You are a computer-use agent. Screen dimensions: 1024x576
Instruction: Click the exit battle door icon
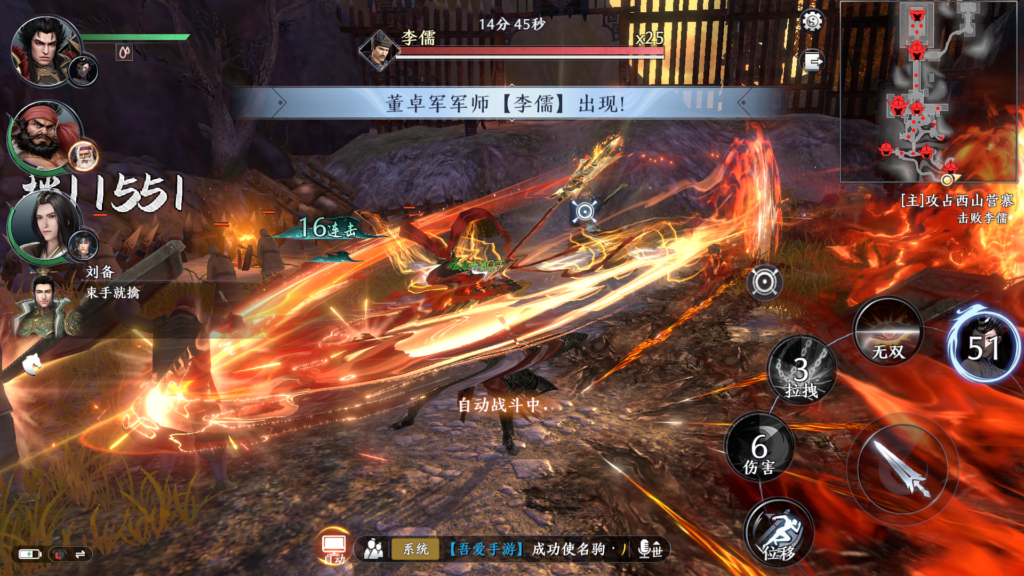tap(813, 60)
